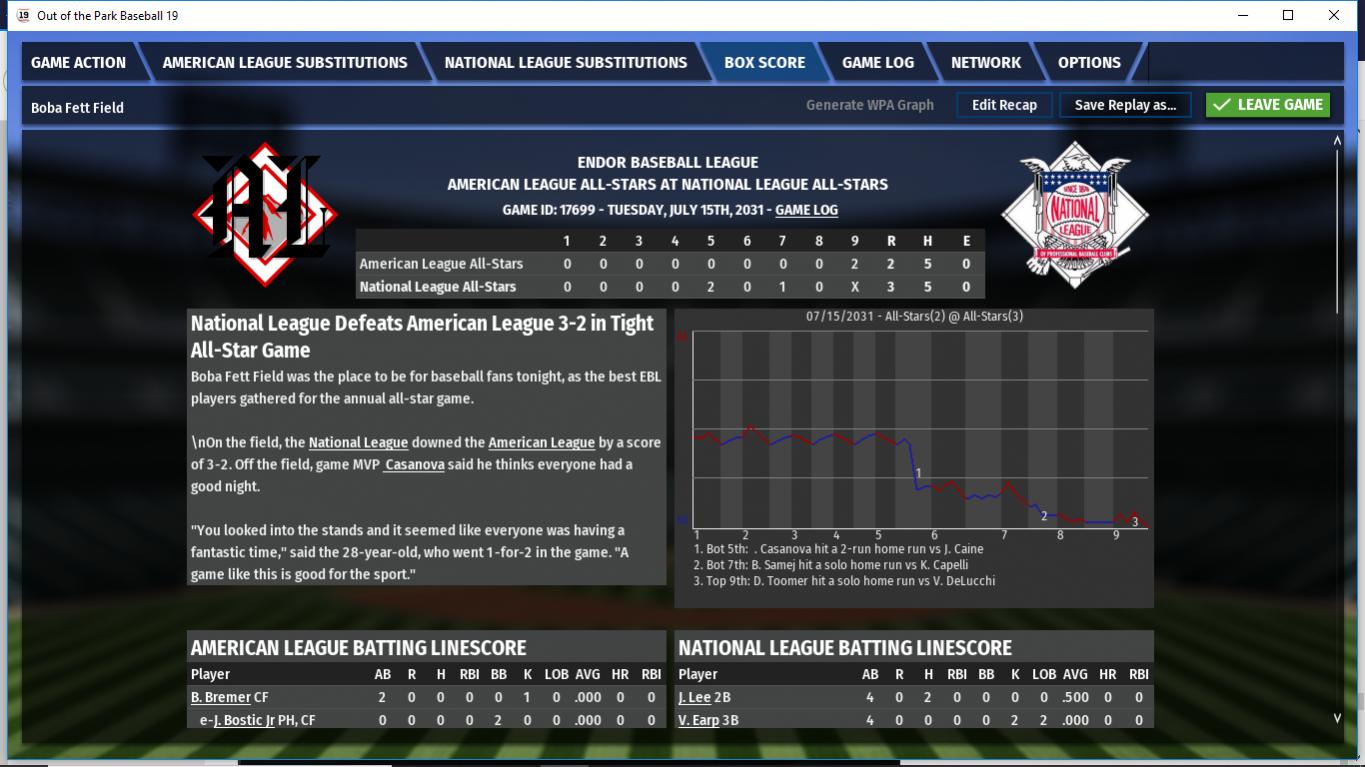Screen dimensions: 1365x767
Task: Leave the game with green button
Action: pyautogui.click(x=1268, y=105)
